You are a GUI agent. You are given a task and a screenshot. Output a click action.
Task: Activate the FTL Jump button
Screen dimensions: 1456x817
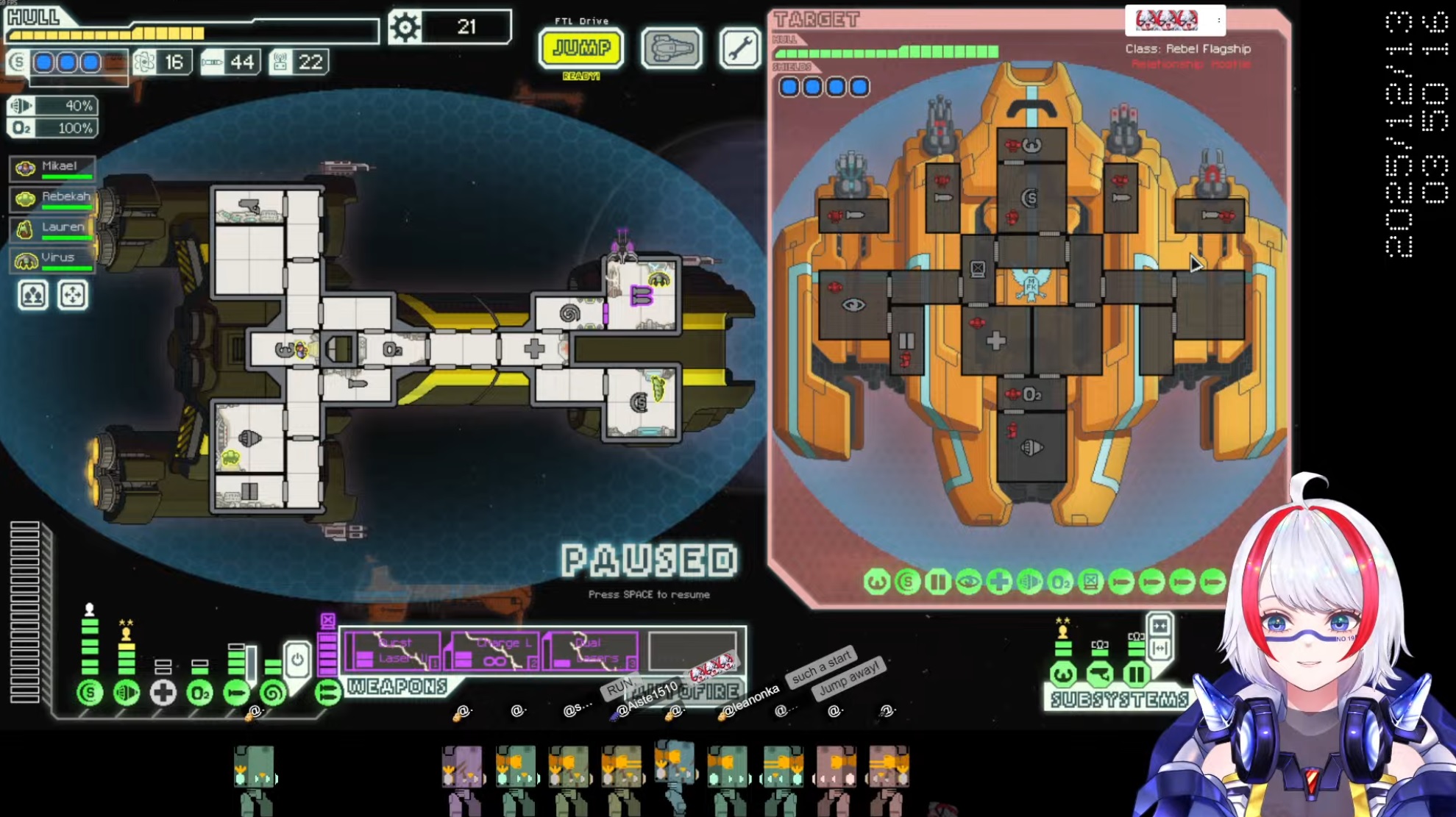[x=581, y=49]
